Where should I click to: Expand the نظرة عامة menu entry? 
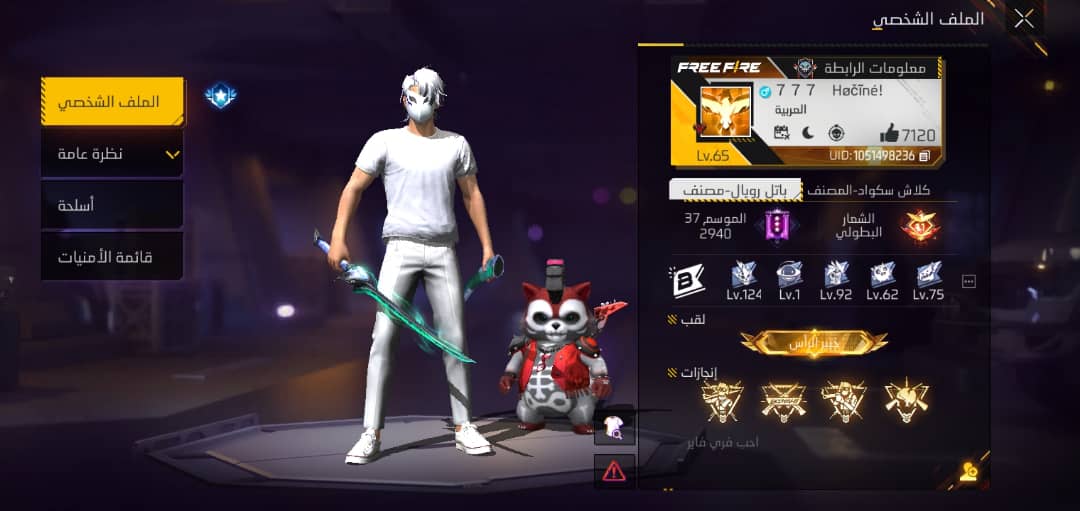(112, 154)
